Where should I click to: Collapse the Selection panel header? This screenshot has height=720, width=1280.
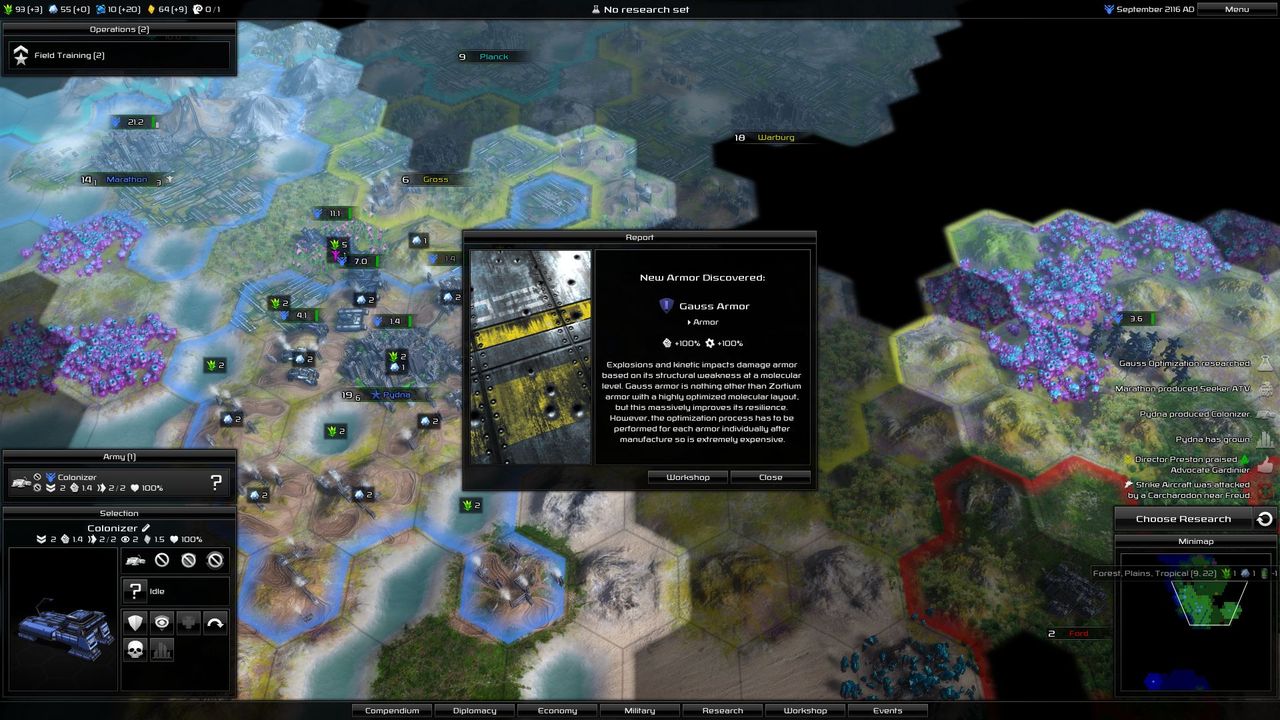point(118,513)
